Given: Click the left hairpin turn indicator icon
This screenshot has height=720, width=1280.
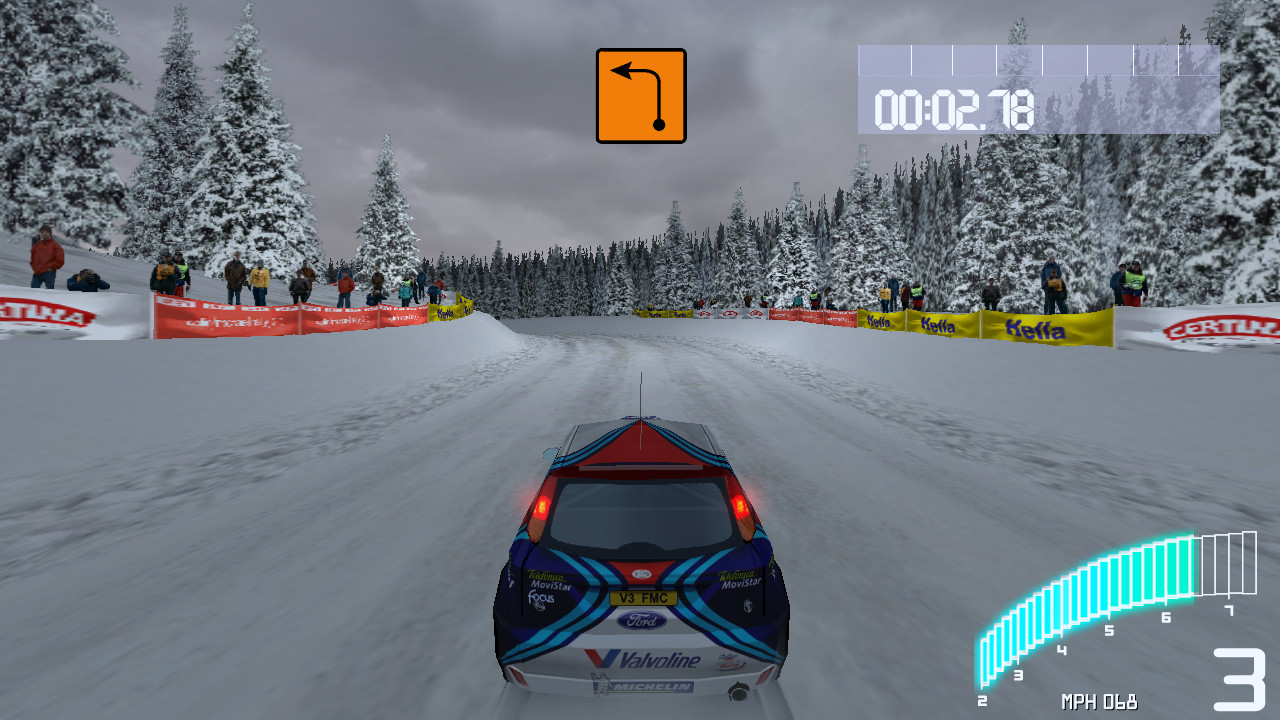Looking at the screenshot, I should pos(640,94).
